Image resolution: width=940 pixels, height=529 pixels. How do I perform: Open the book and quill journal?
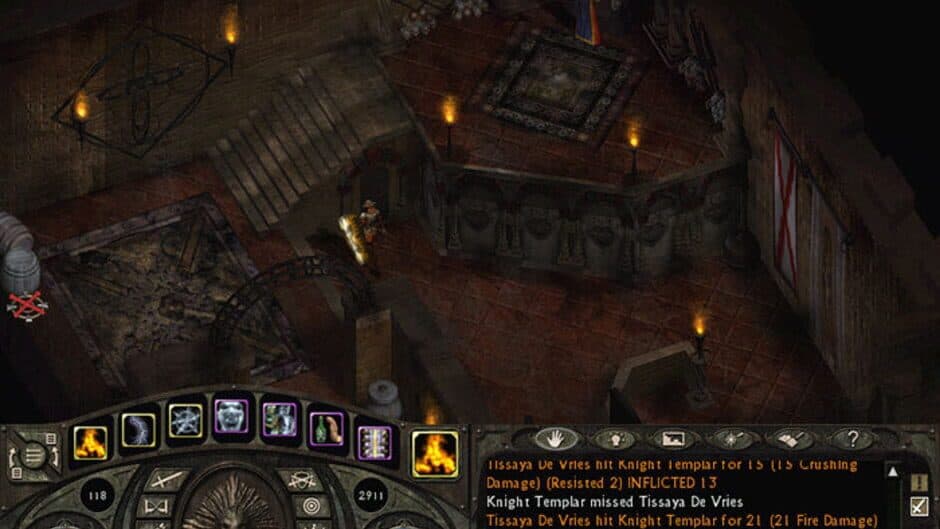(x=790, y=438)
